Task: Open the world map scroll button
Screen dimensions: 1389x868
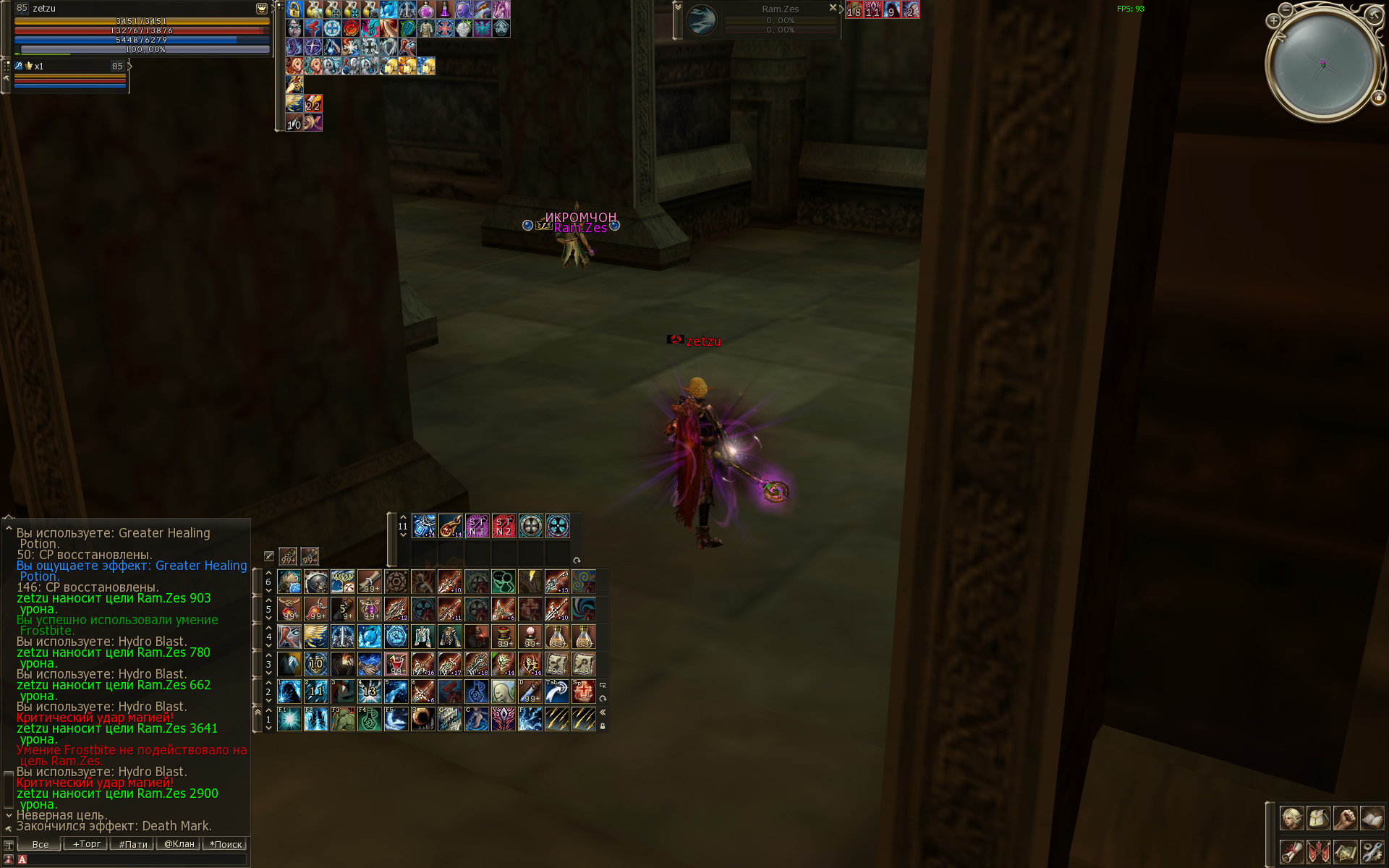Action: point(1345,851)
